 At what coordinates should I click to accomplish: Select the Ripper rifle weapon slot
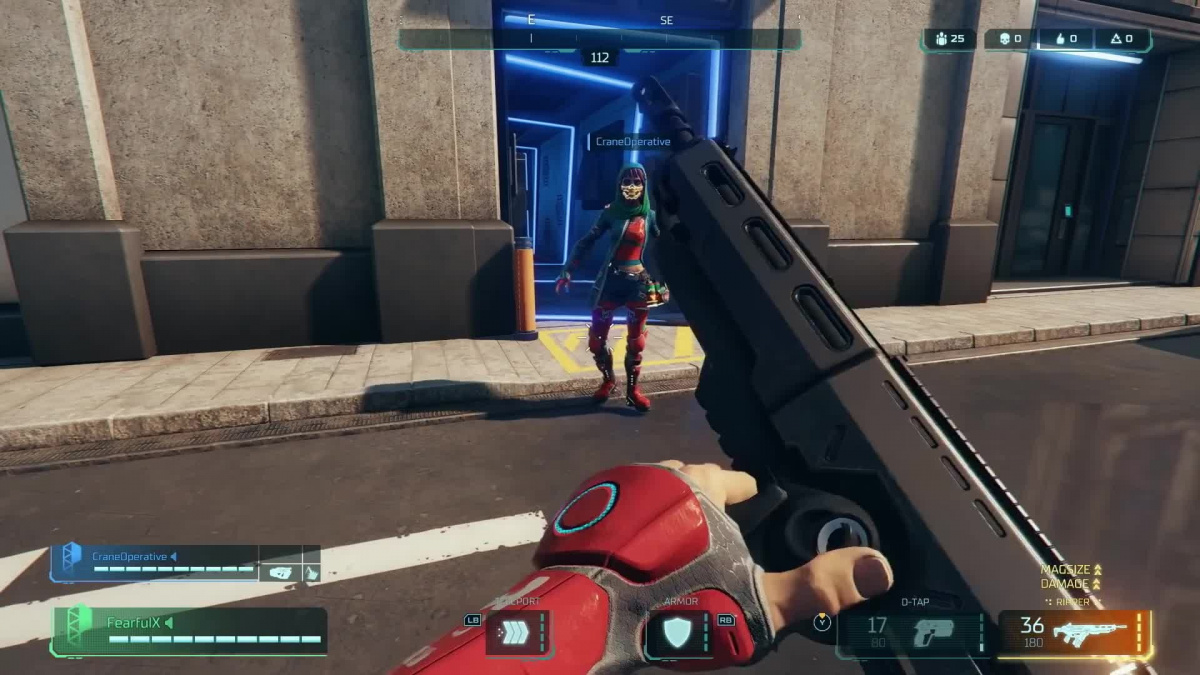coord(1075,634)
